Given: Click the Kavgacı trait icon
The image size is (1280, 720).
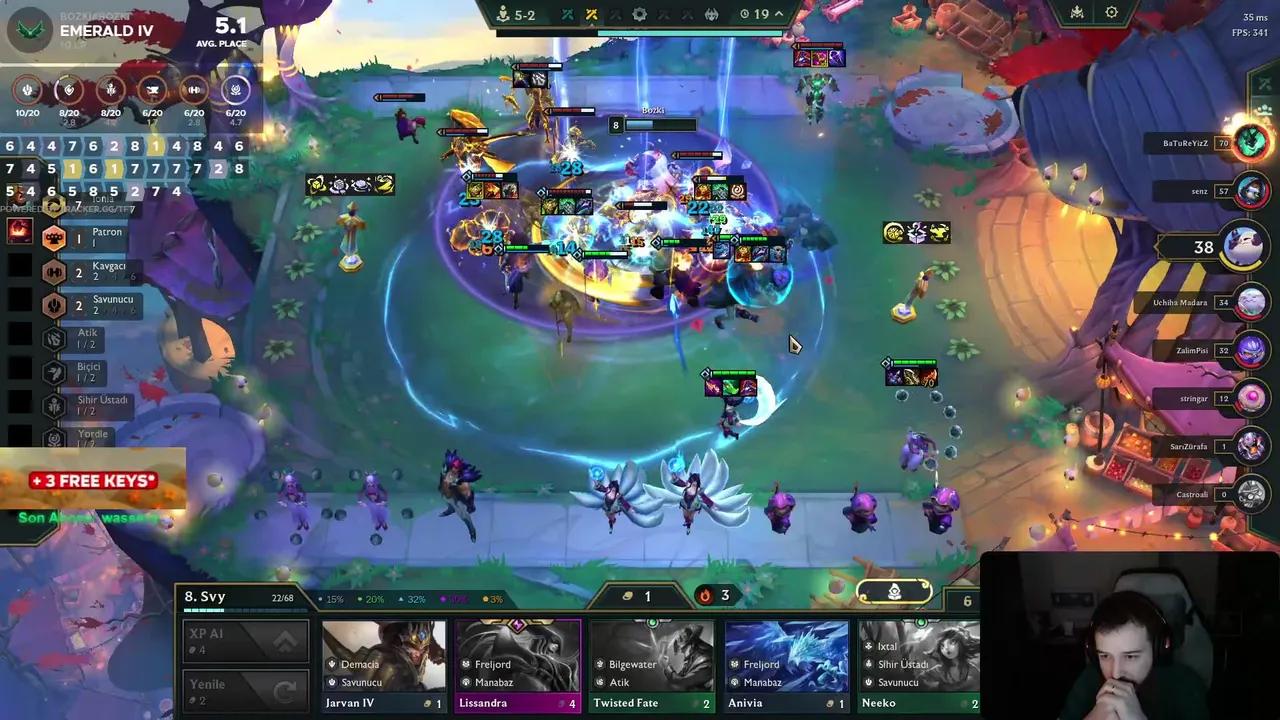Looking at the screenshot, I should tap(55, 271).
